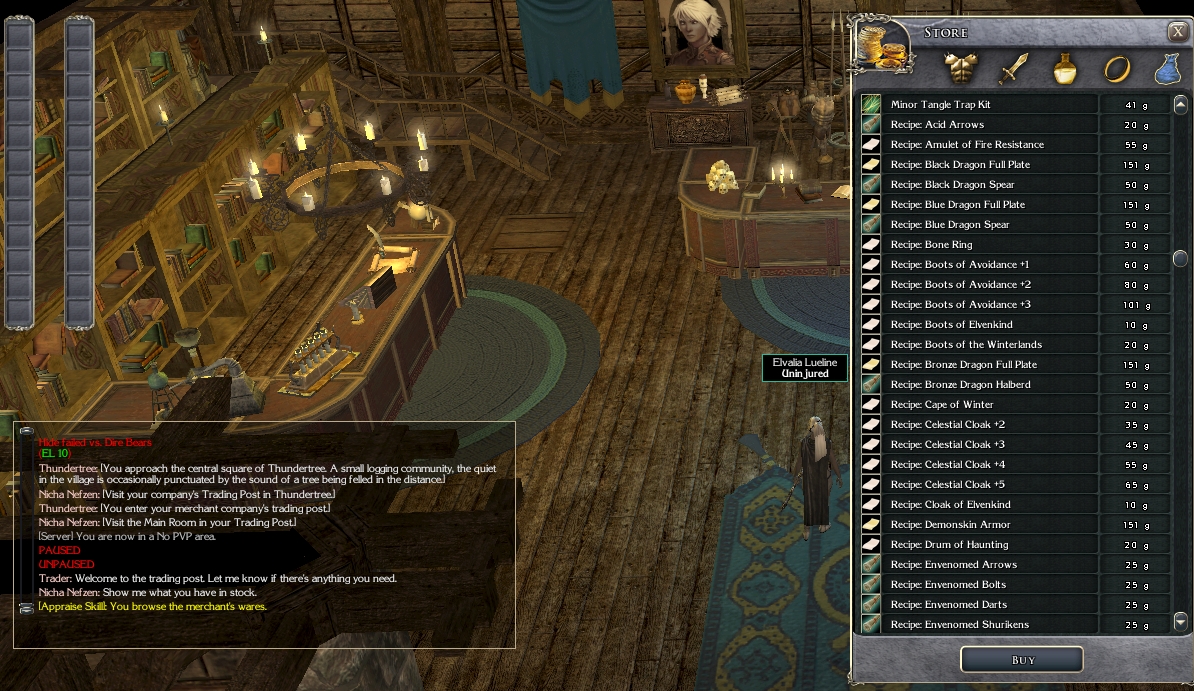
Task: Open the weapons sword tab
Action: pyautogui.click(x=1014, y=69)
